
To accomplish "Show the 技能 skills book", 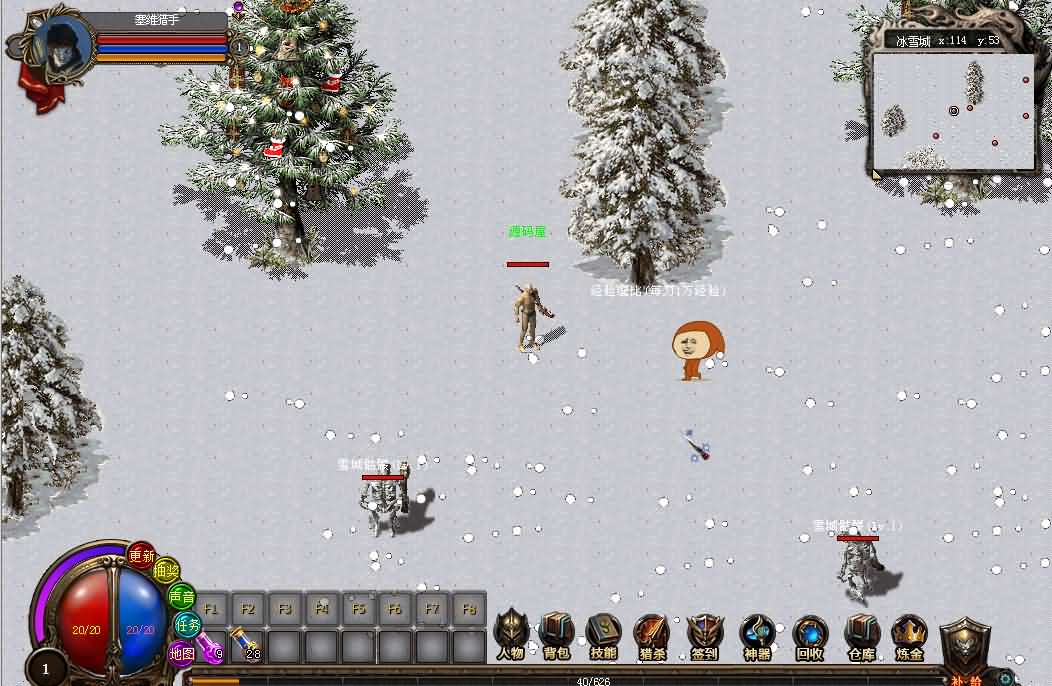I will (x=603, y=633).
